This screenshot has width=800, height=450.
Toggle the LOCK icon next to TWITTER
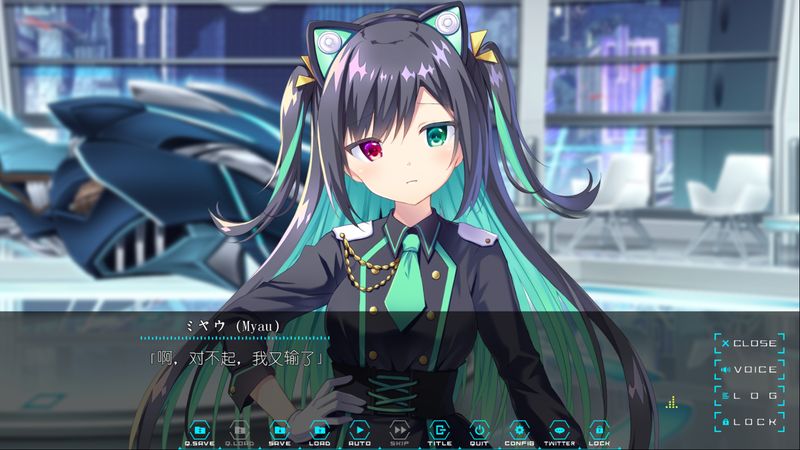click(599, 430)
